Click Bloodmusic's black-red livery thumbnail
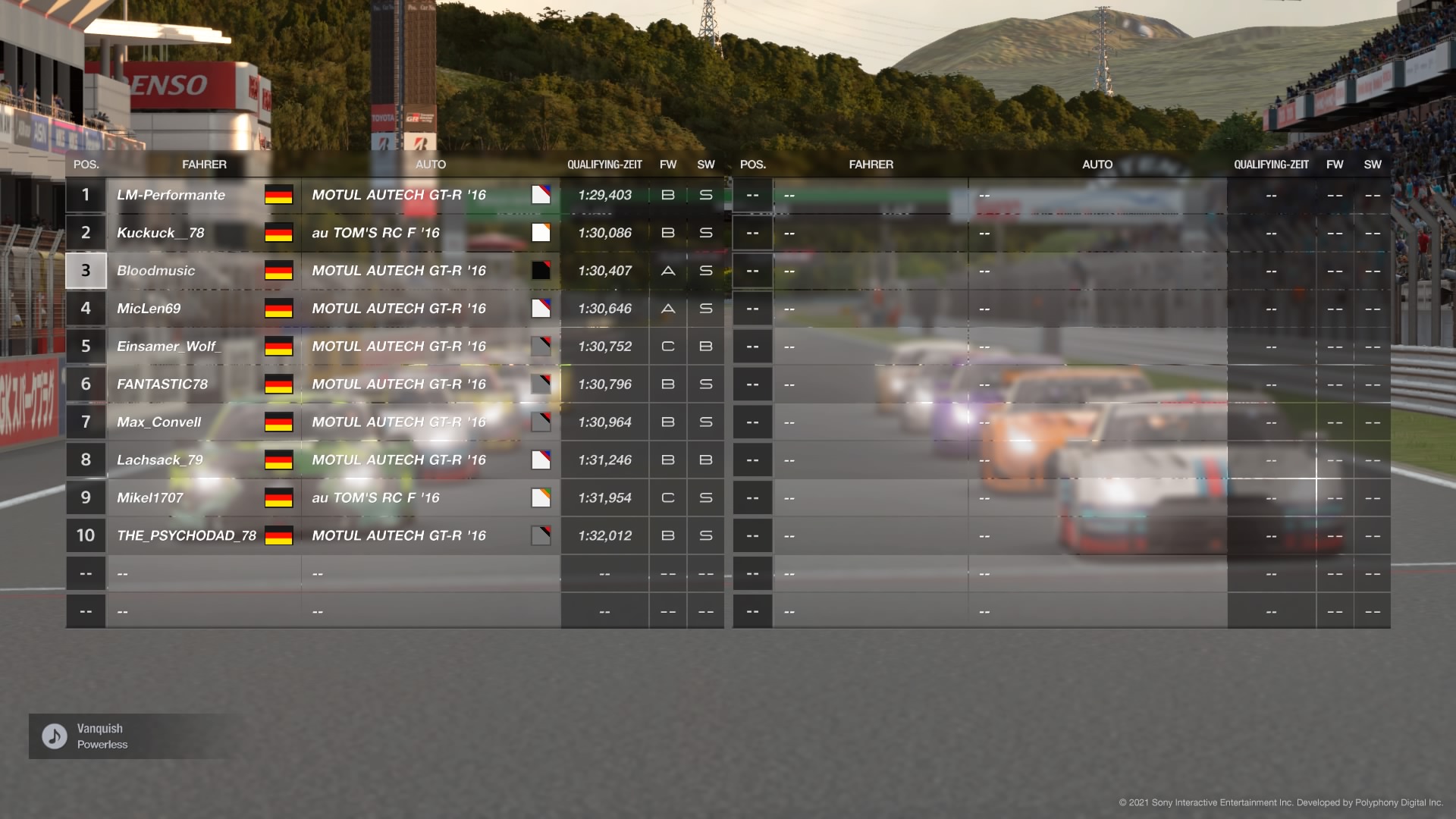The height and width of the screenshot is (819, 1456). pyautogui.click(x=541, y=270)
